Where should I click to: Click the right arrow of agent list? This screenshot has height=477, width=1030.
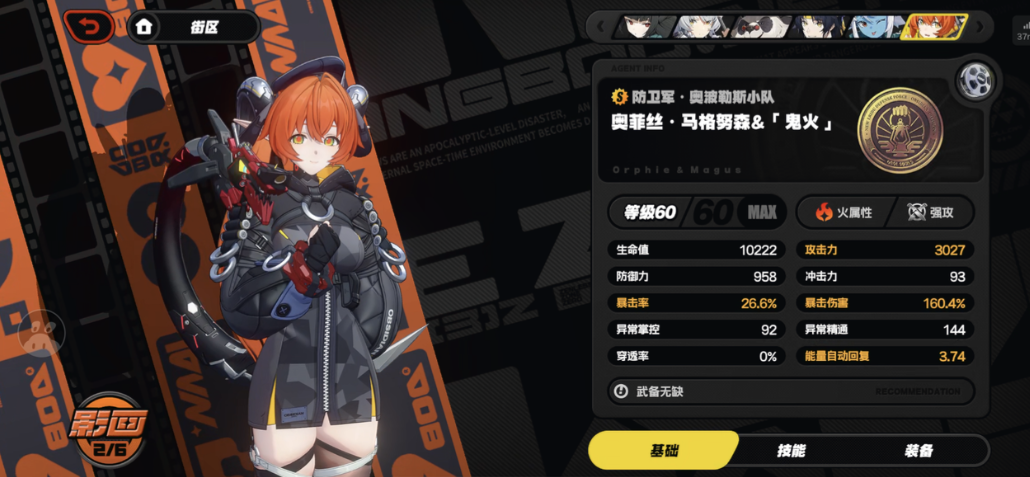coord(981,27)
